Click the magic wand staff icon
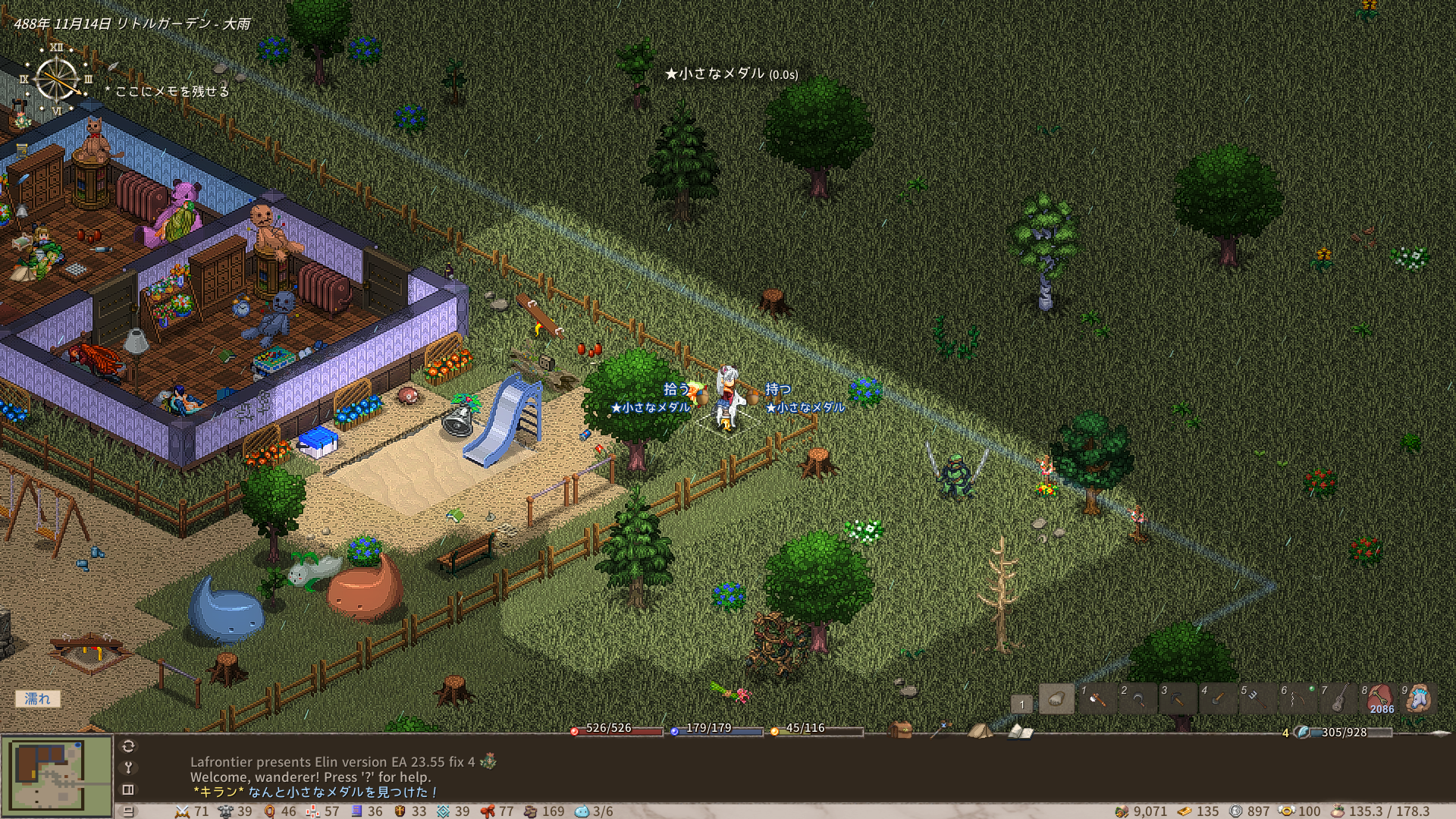The height and width of the screenshot is (819, 1456). point(940,730)
